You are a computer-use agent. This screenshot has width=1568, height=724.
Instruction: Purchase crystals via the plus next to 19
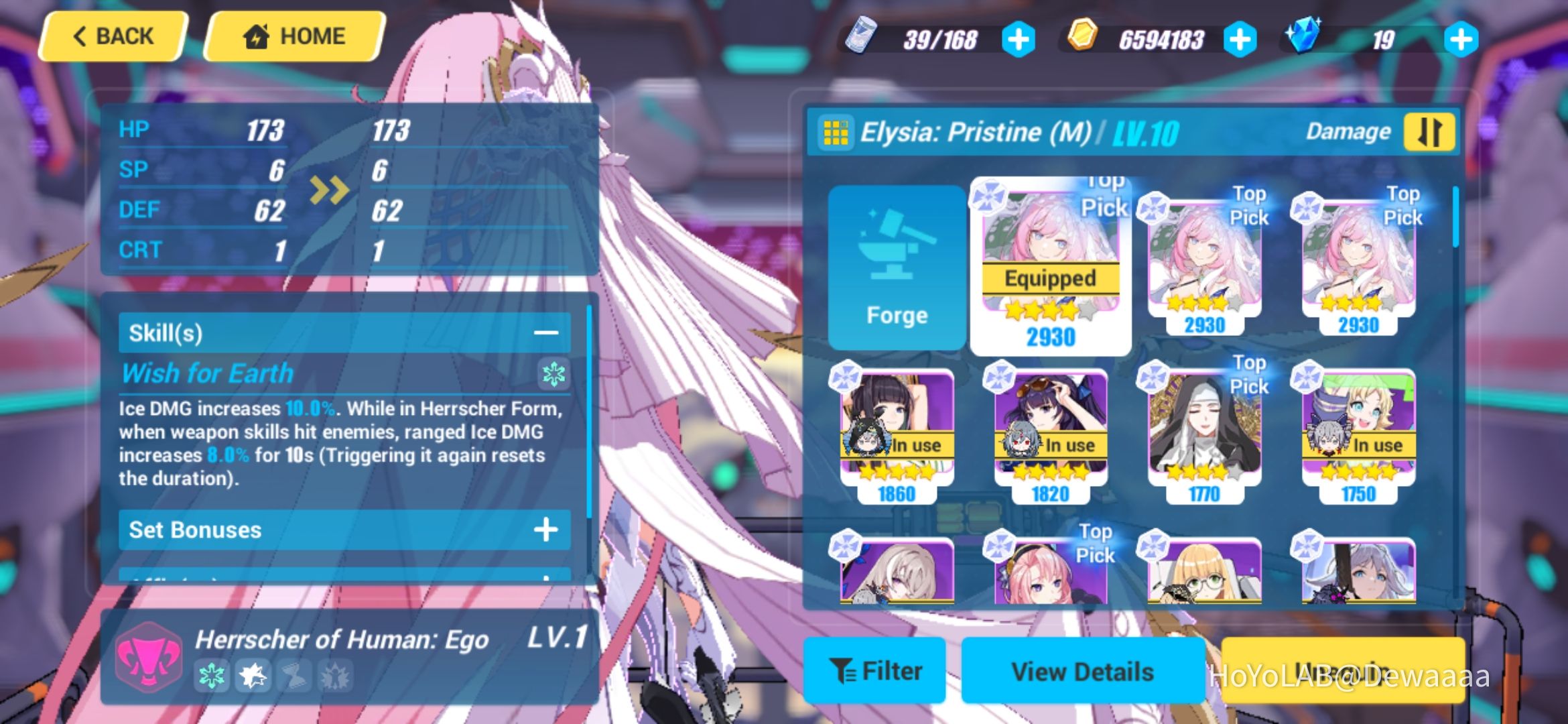tap(1461, 39)
